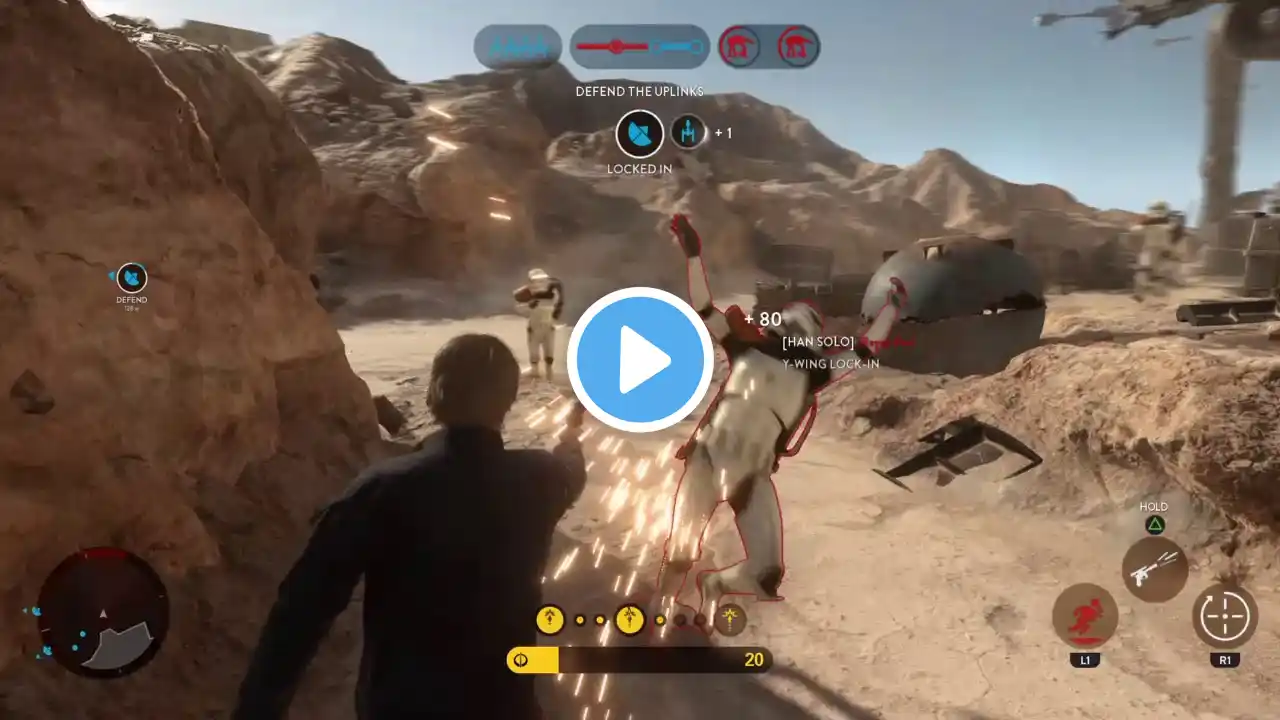Play the video with the center button

point(640,360)
